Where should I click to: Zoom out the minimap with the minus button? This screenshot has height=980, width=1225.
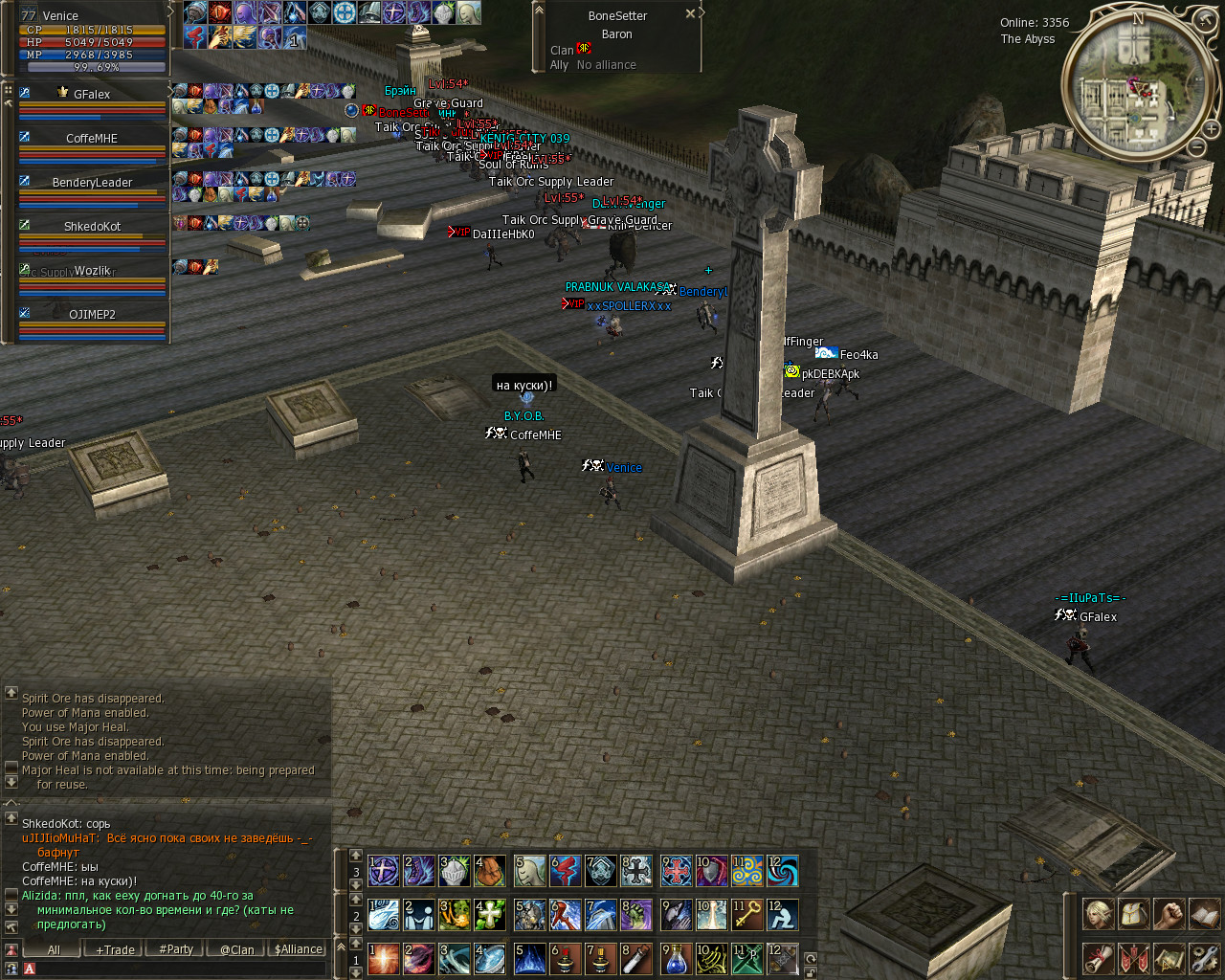click(1197, 146)
